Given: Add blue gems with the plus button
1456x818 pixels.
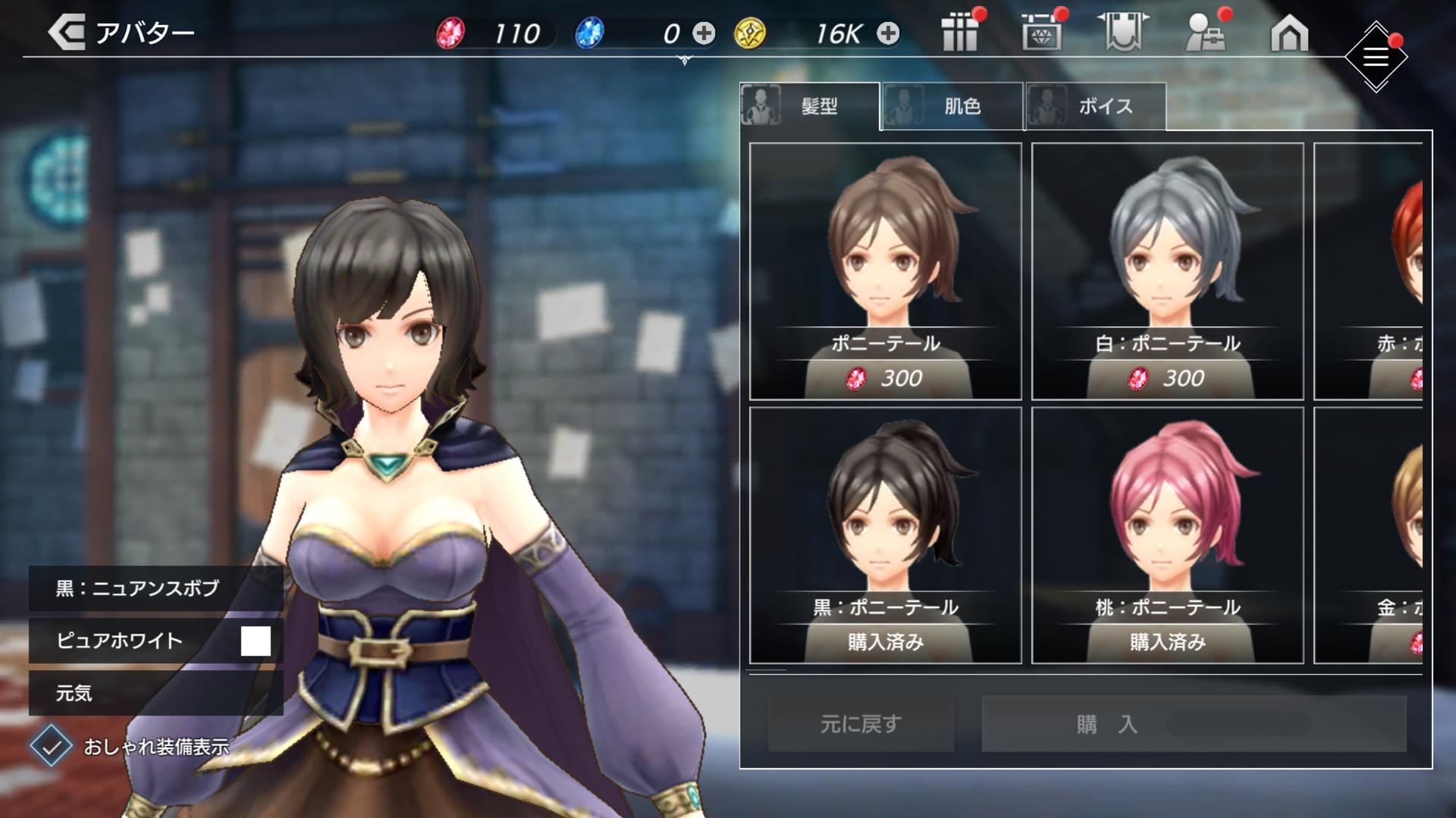Looking at the screenshot, I should coord(704,33).
